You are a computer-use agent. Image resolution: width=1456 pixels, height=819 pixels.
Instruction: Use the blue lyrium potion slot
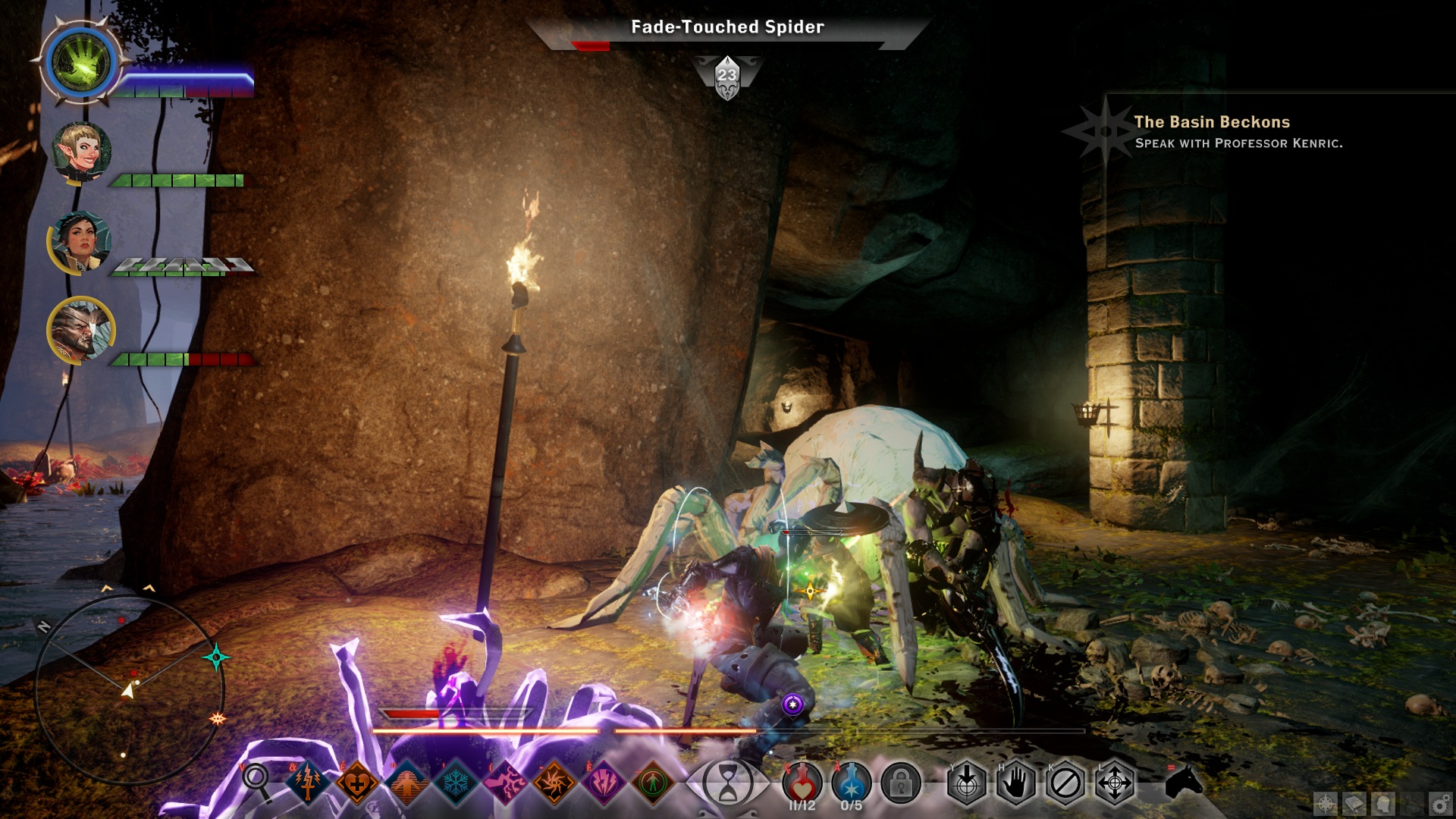click(851, 783)
